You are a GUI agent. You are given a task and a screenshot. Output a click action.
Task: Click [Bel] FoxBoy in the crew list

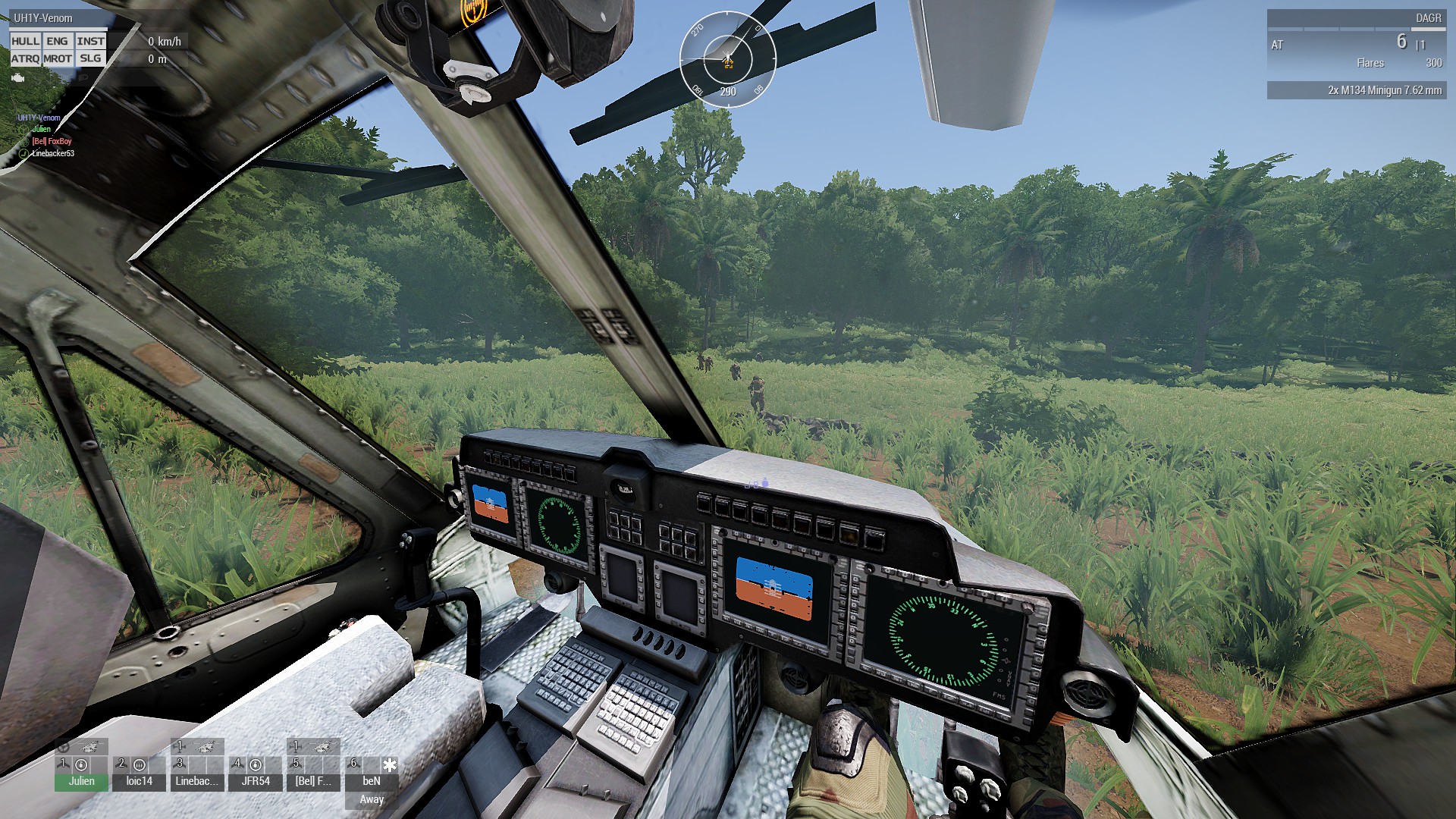(52, 141)
